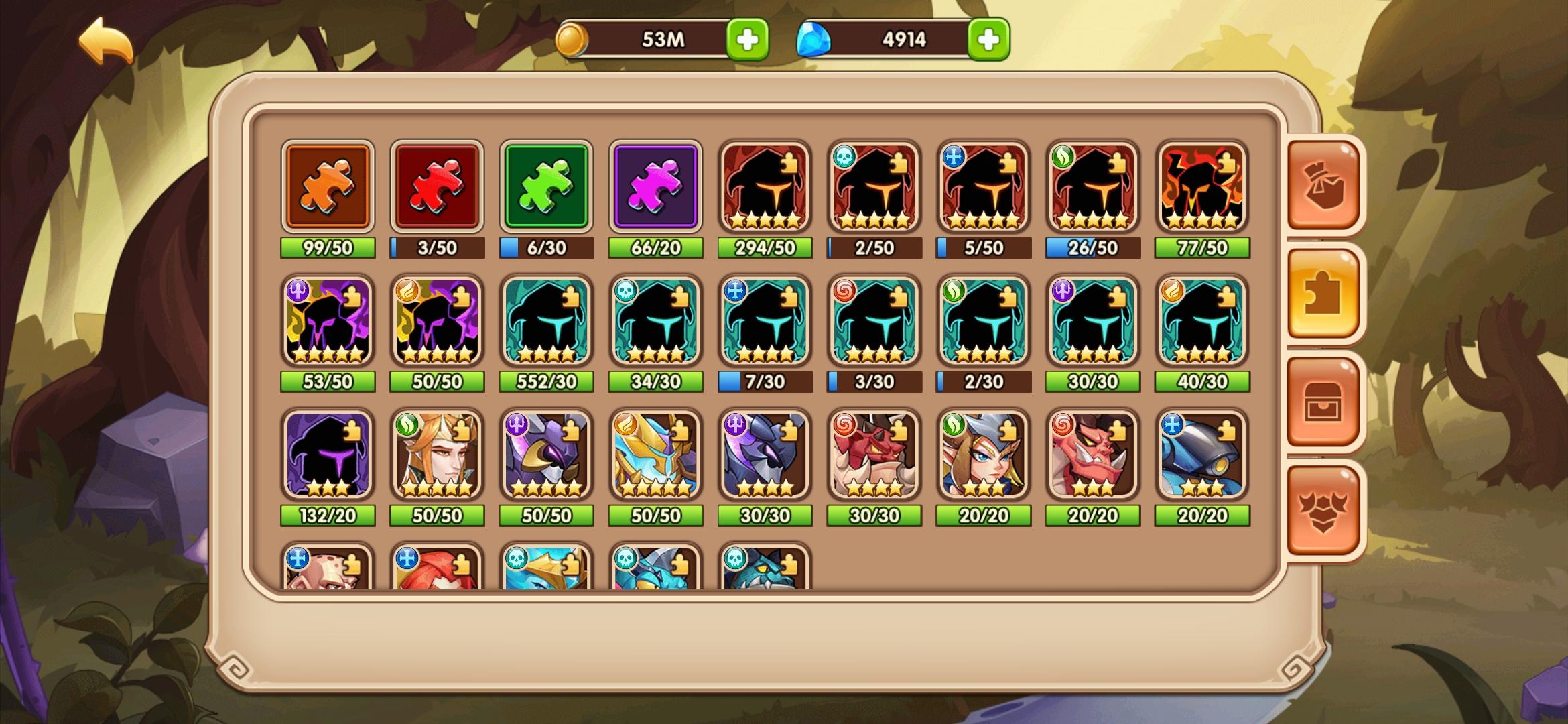The image size is (1568, 724).
Task: Open the flaming hero shard with 77/50 count
Action: 1201,187
